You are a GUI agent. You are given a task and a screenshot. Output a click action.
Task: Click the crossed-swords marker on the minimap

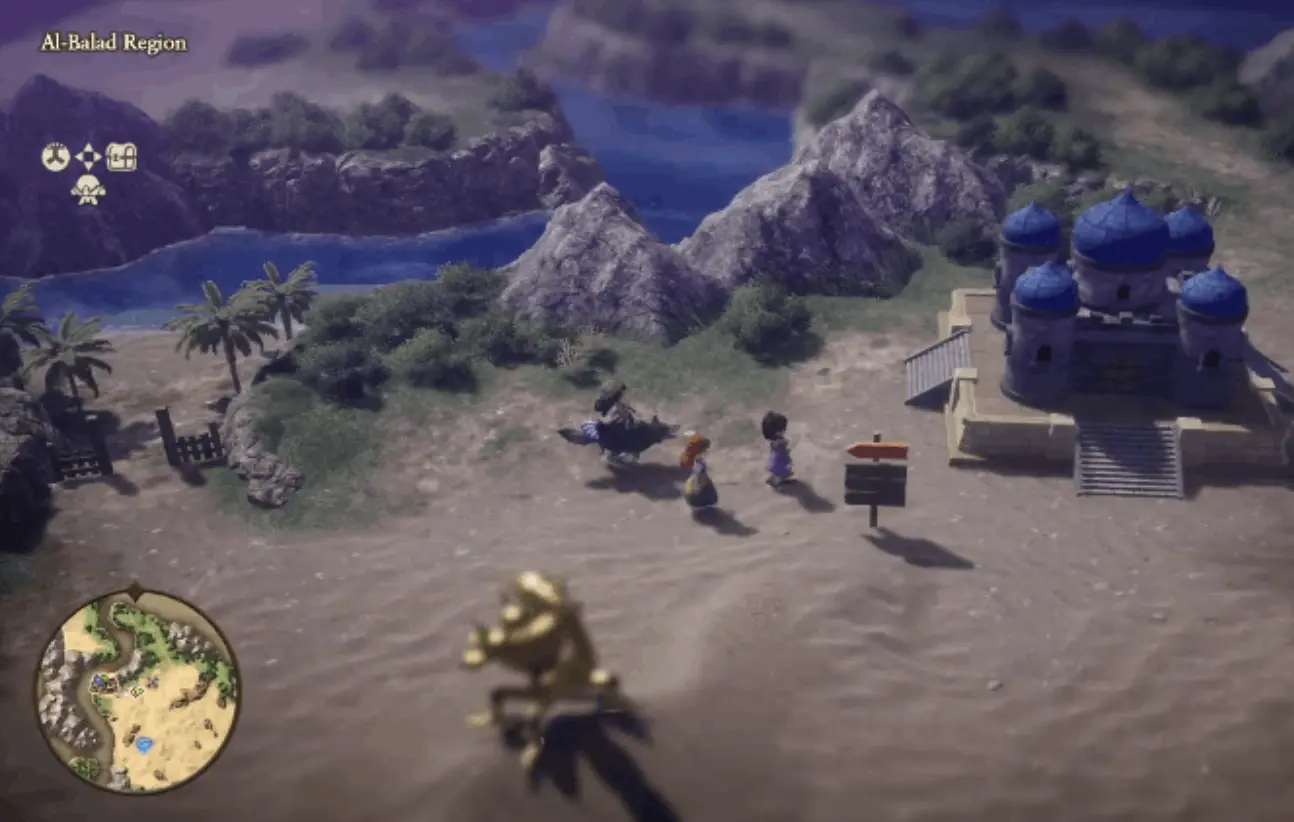[153, 680]
